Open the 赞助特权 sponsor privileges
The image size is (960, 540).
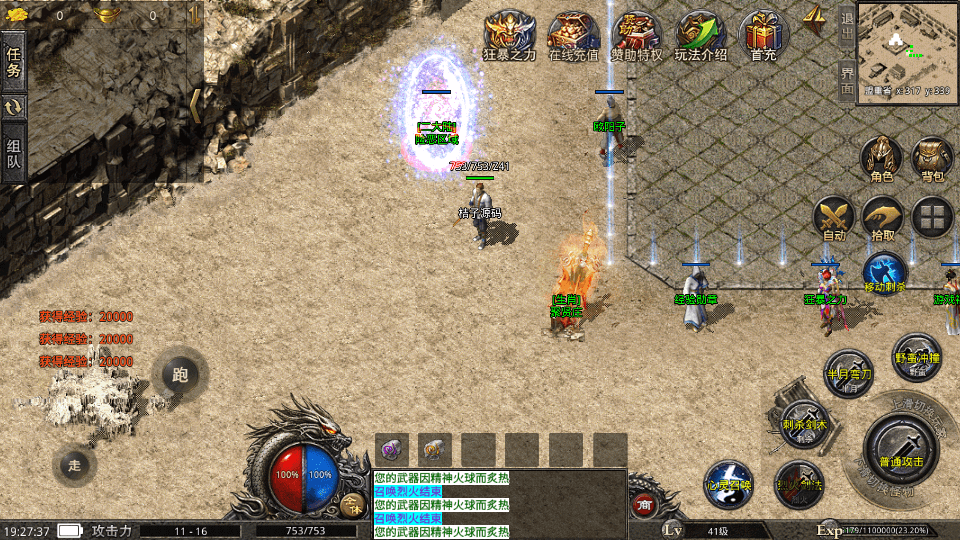(637, 37)
